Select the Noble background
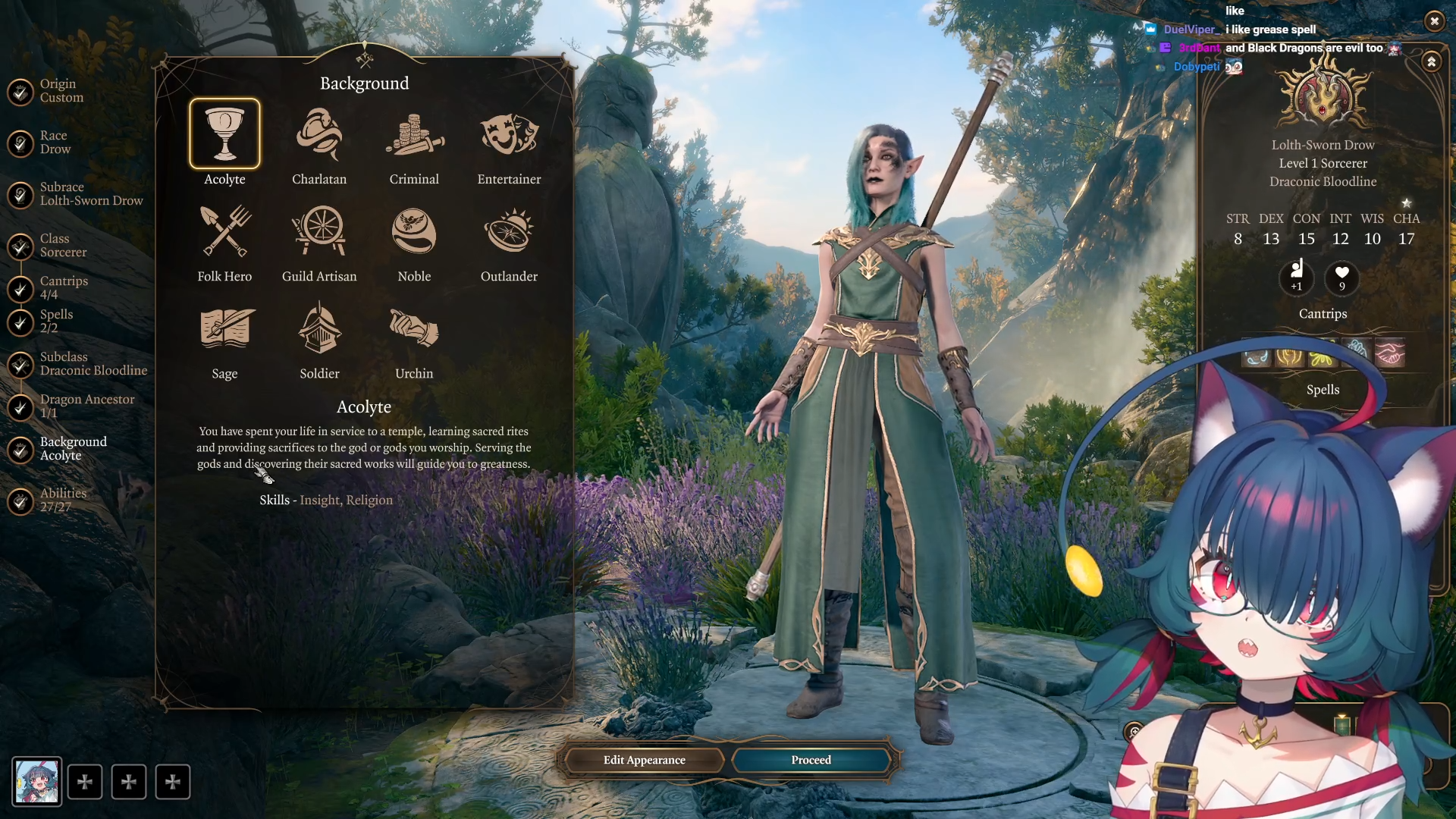 pos(414,232)
